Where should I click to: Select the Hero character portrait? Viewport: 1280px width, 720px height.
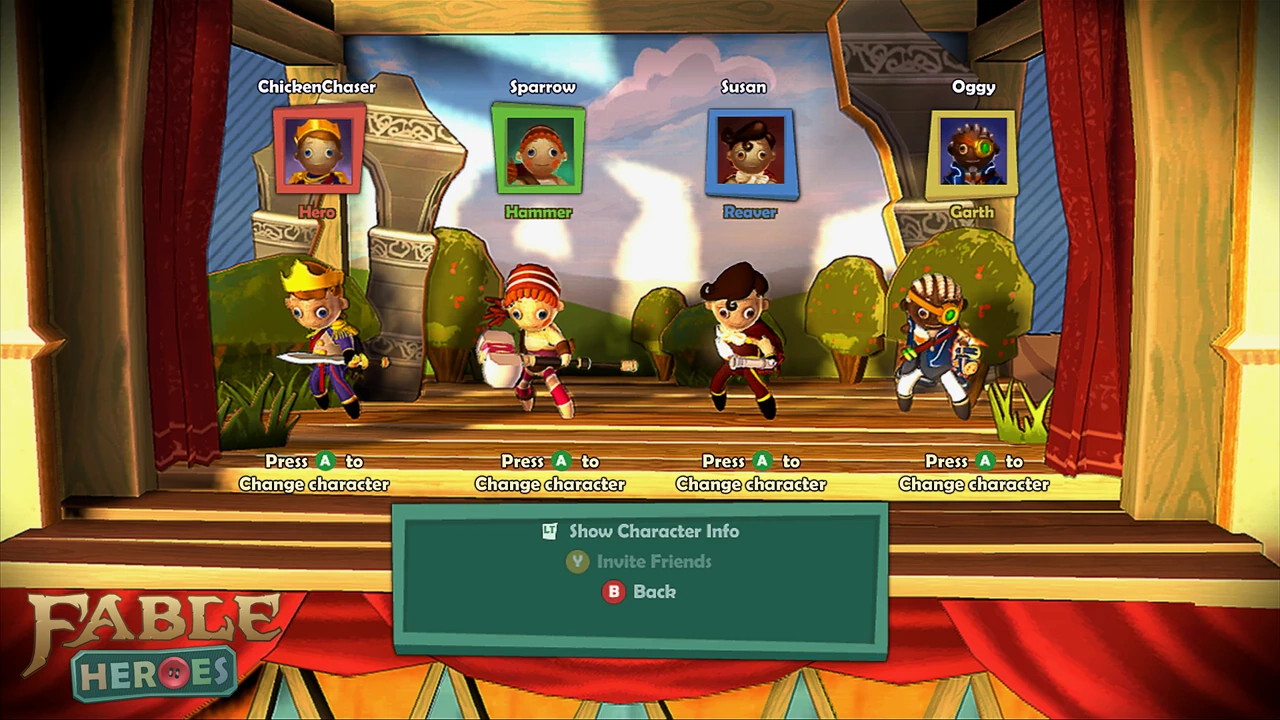(318, 150)
